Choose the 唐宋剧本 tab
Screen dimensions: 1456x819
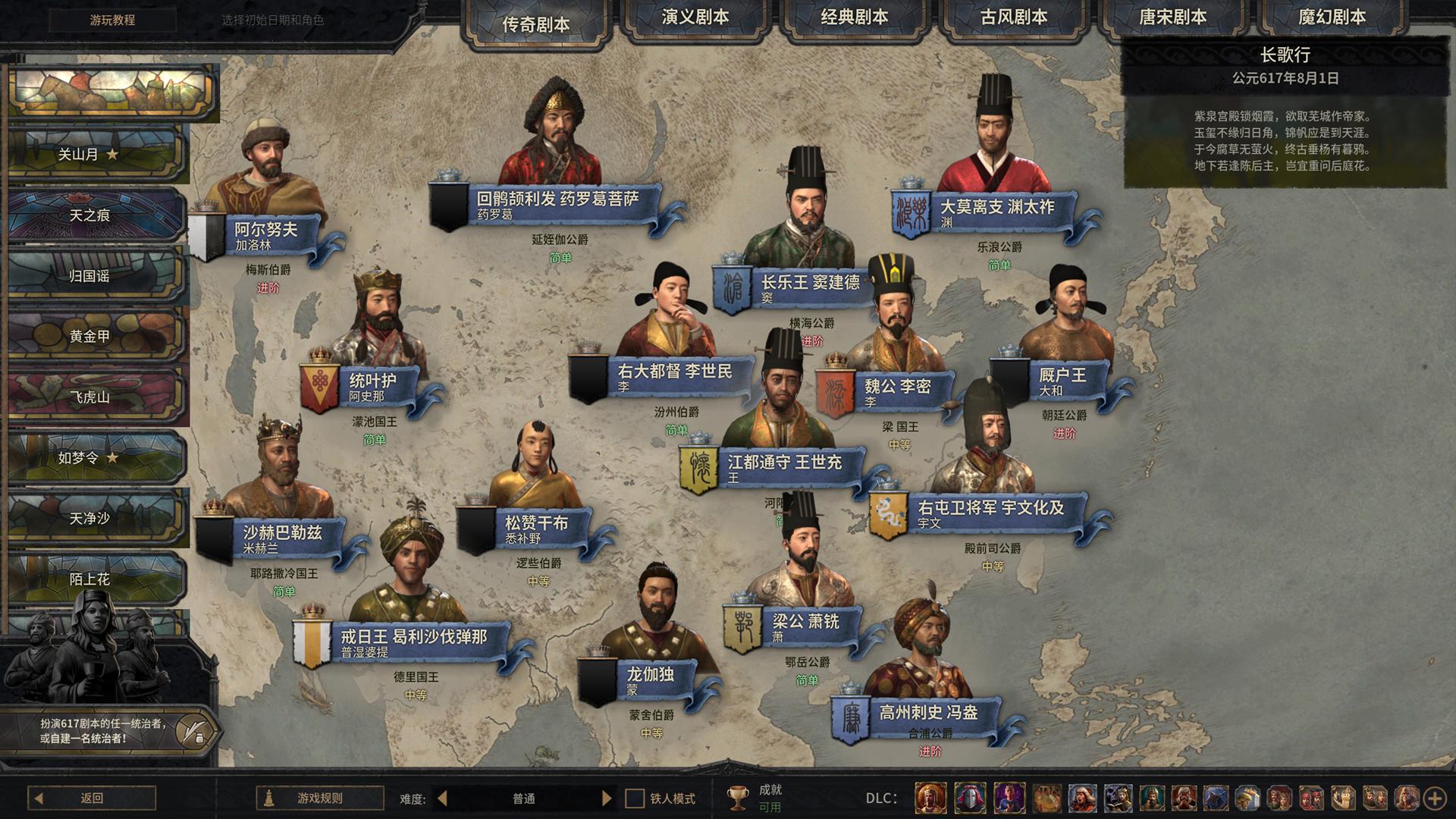(x=1172, y=18)
